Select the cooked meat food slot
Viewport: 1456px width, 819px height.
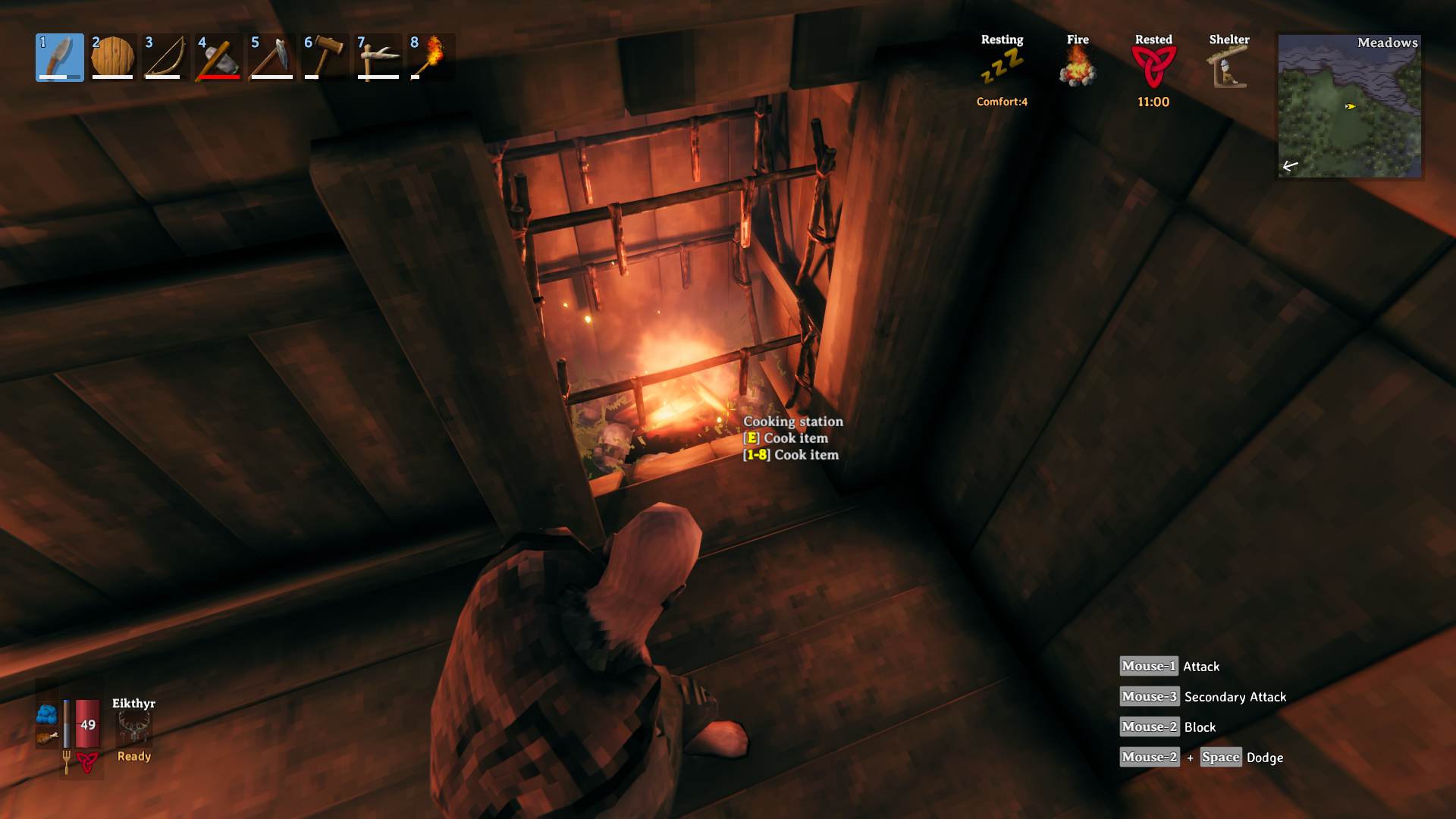pos(47,737)
